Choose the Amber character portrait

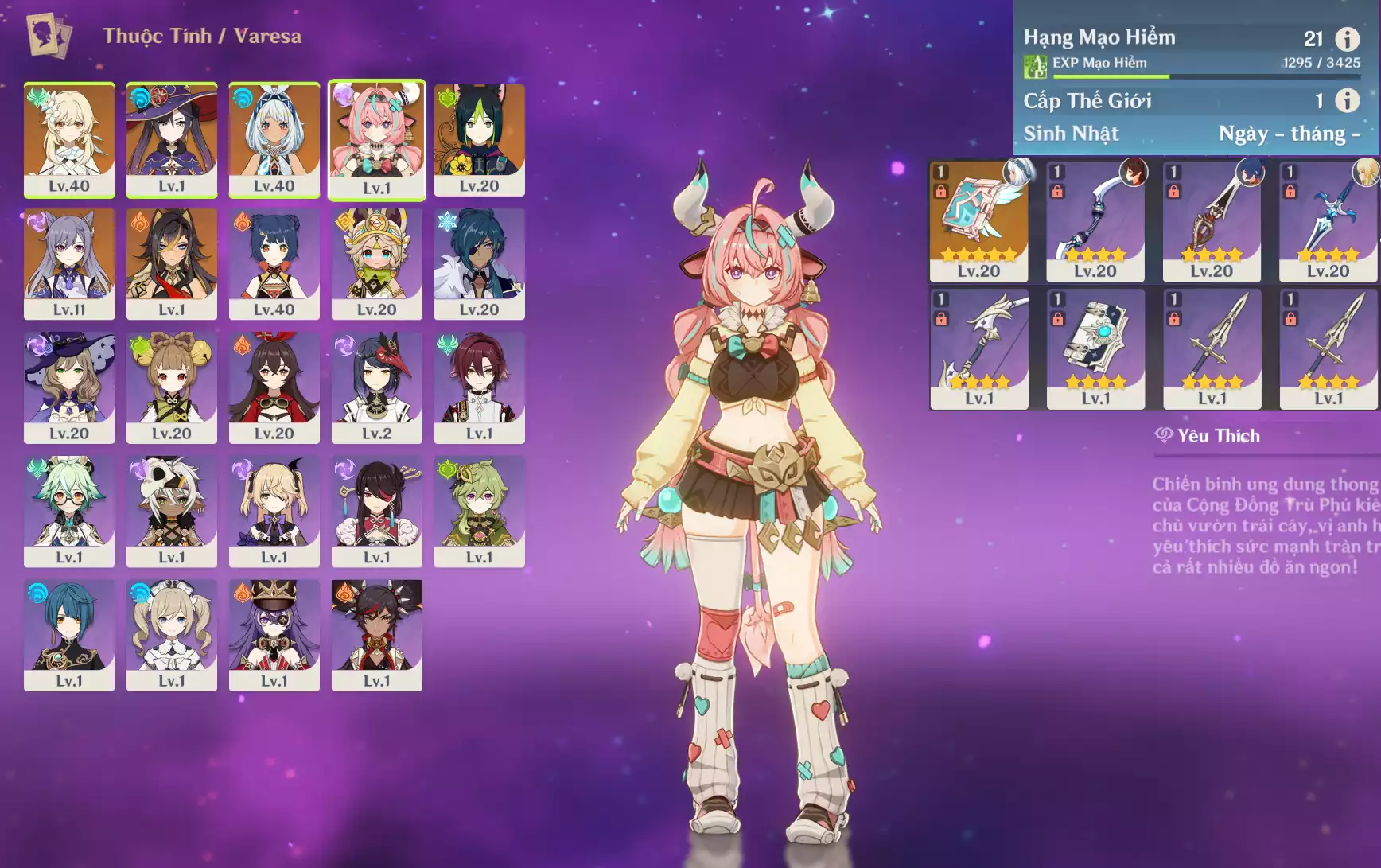tap(274, 387)
